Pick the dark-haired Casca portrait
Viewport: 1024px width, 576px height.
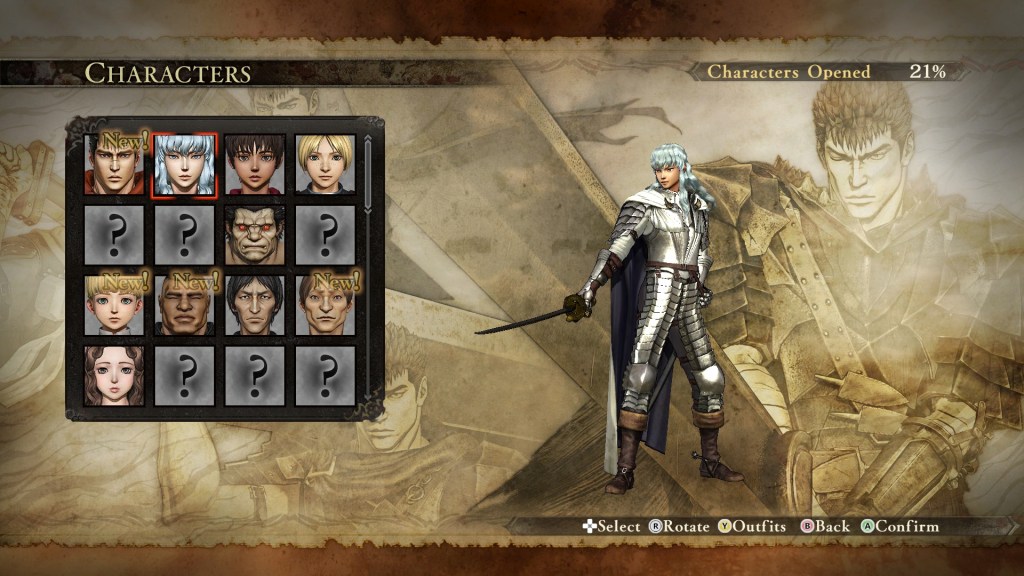254,165
